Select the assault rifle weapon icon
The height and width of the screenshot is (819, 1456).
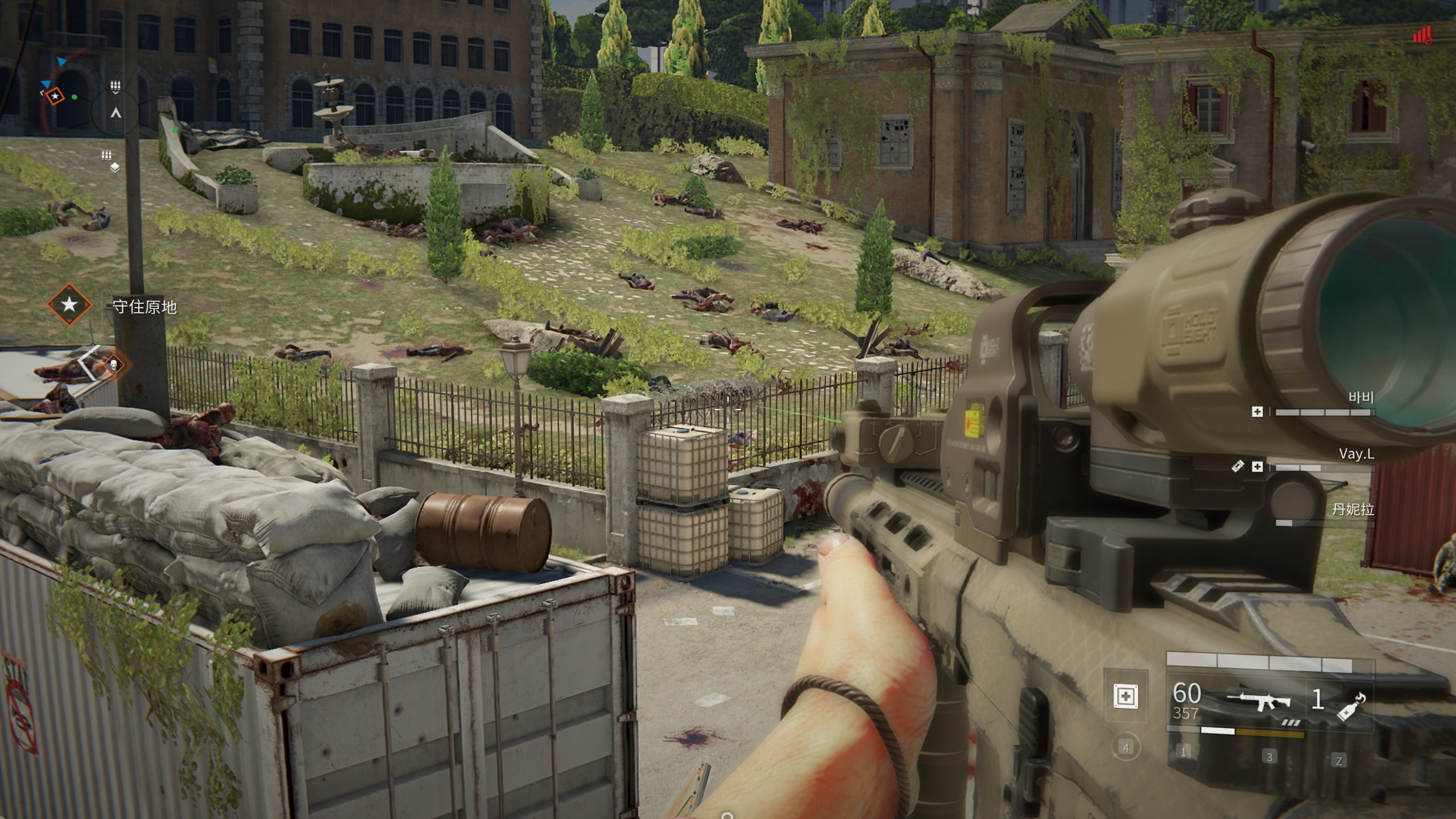(1260, 700)
